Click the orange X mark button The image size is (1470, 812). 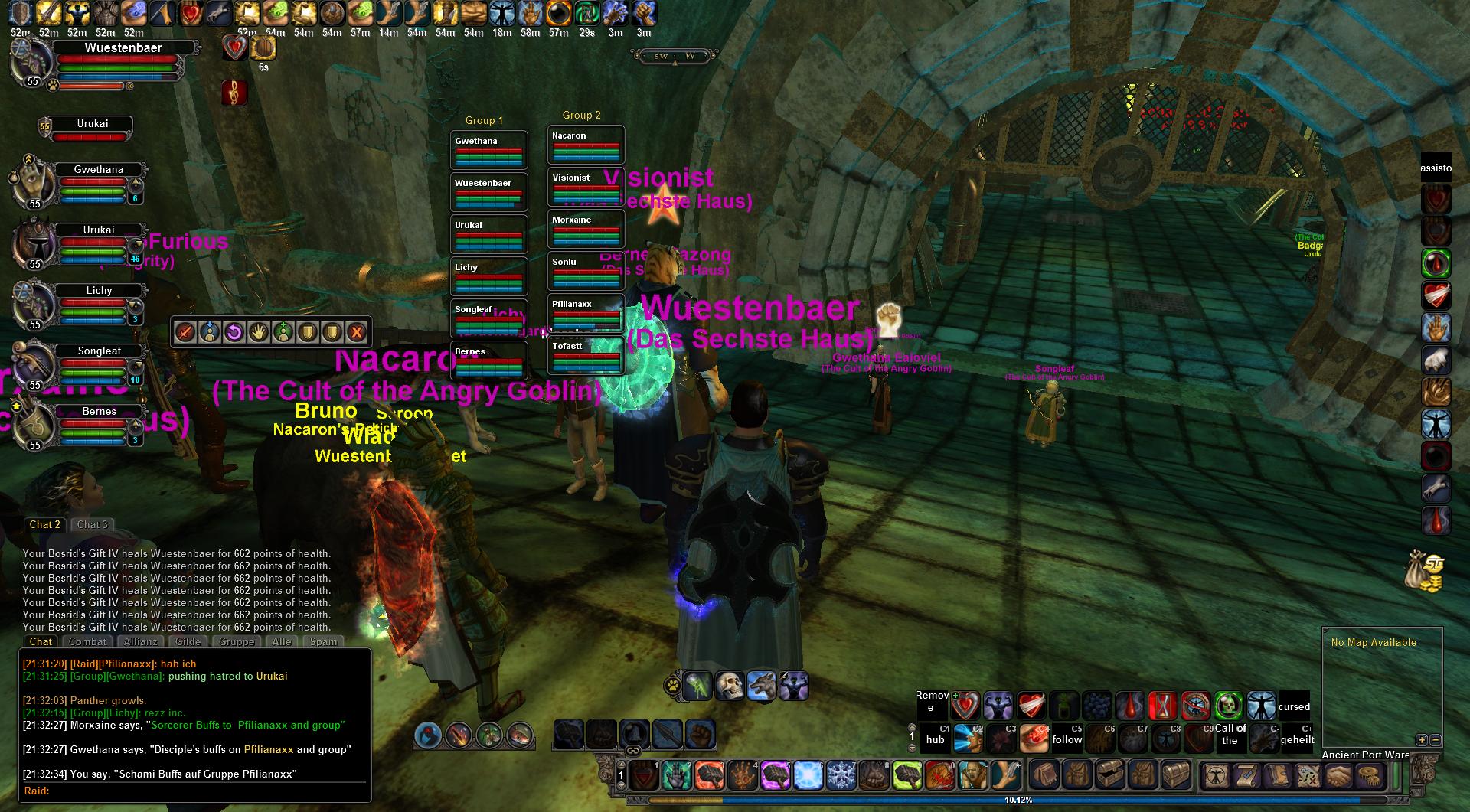click(356, 332)
